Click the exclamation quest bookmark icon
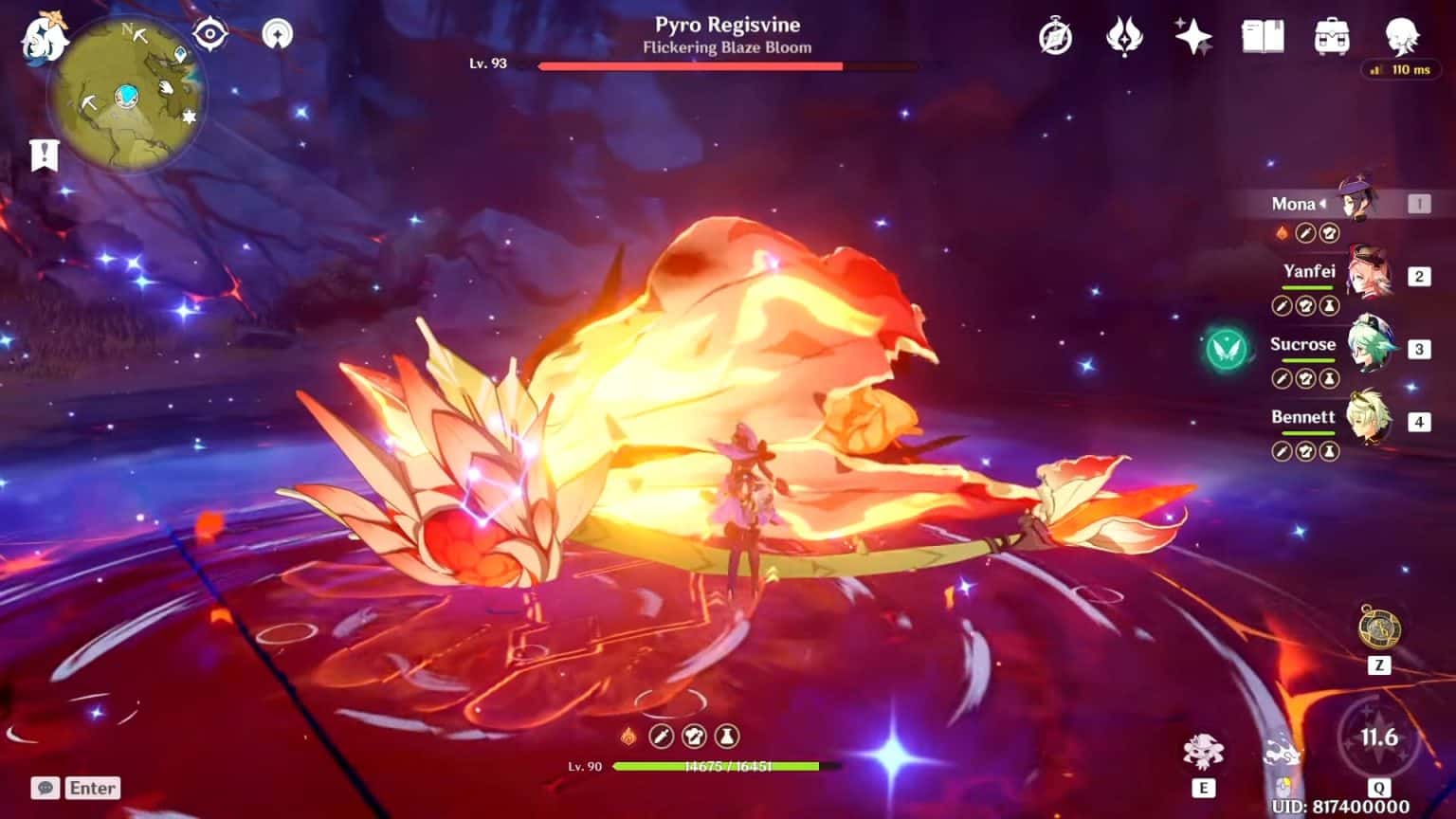 [44, 155]
